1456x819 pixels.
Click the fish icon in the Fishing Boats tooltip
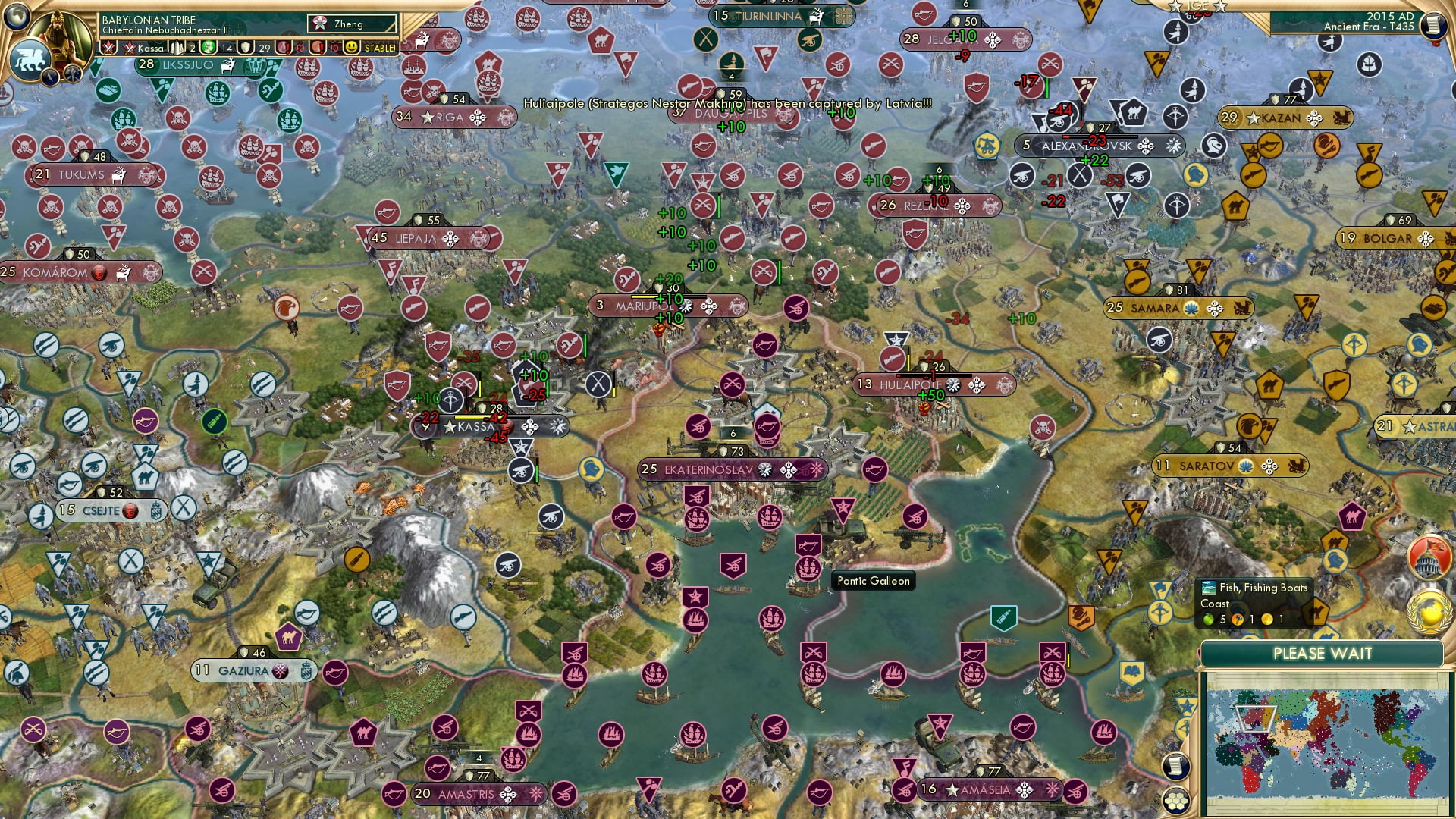[x=1209, y=588]
